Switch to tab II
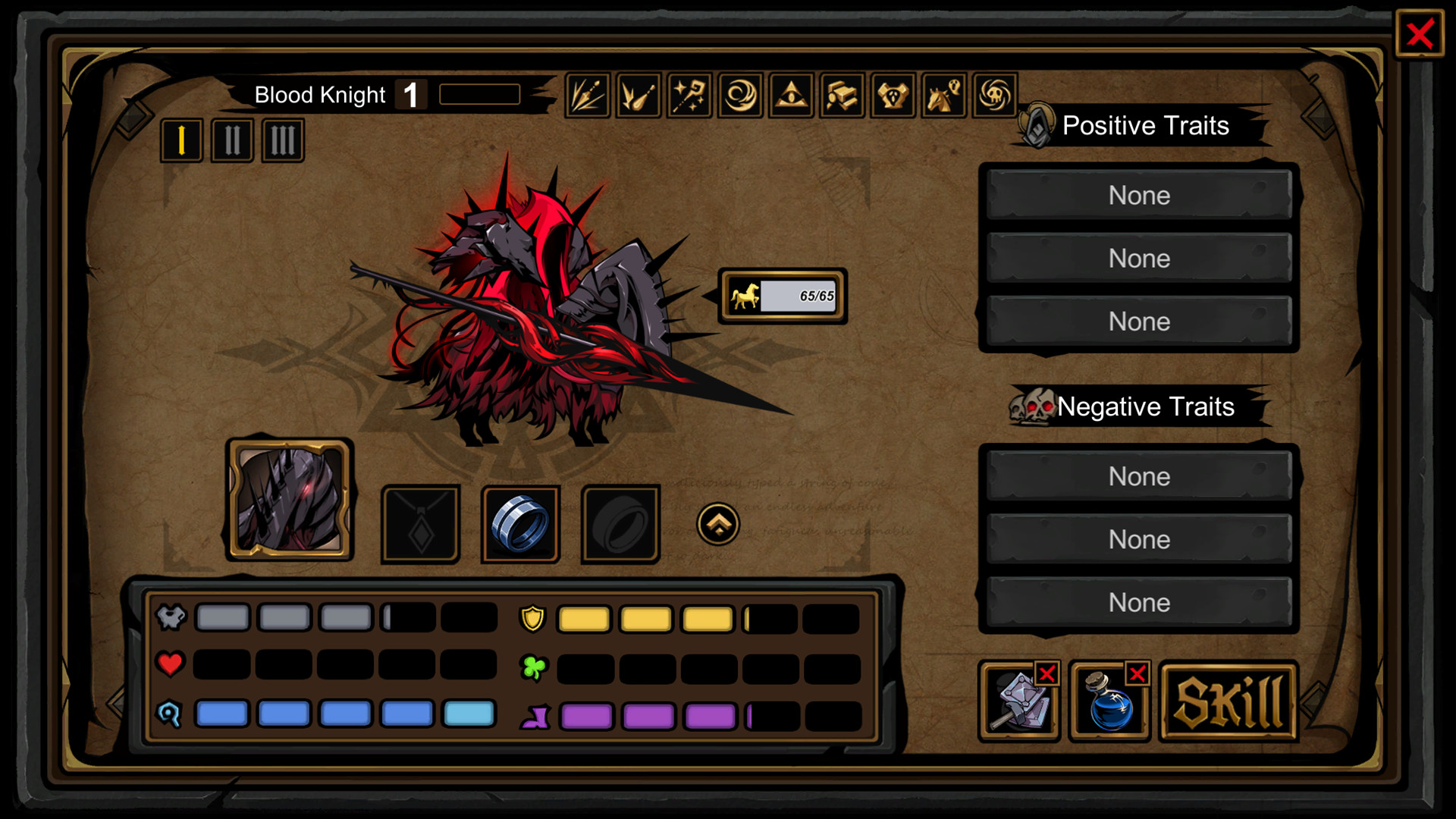1456x819 pixels. click(x=231, y=140)
